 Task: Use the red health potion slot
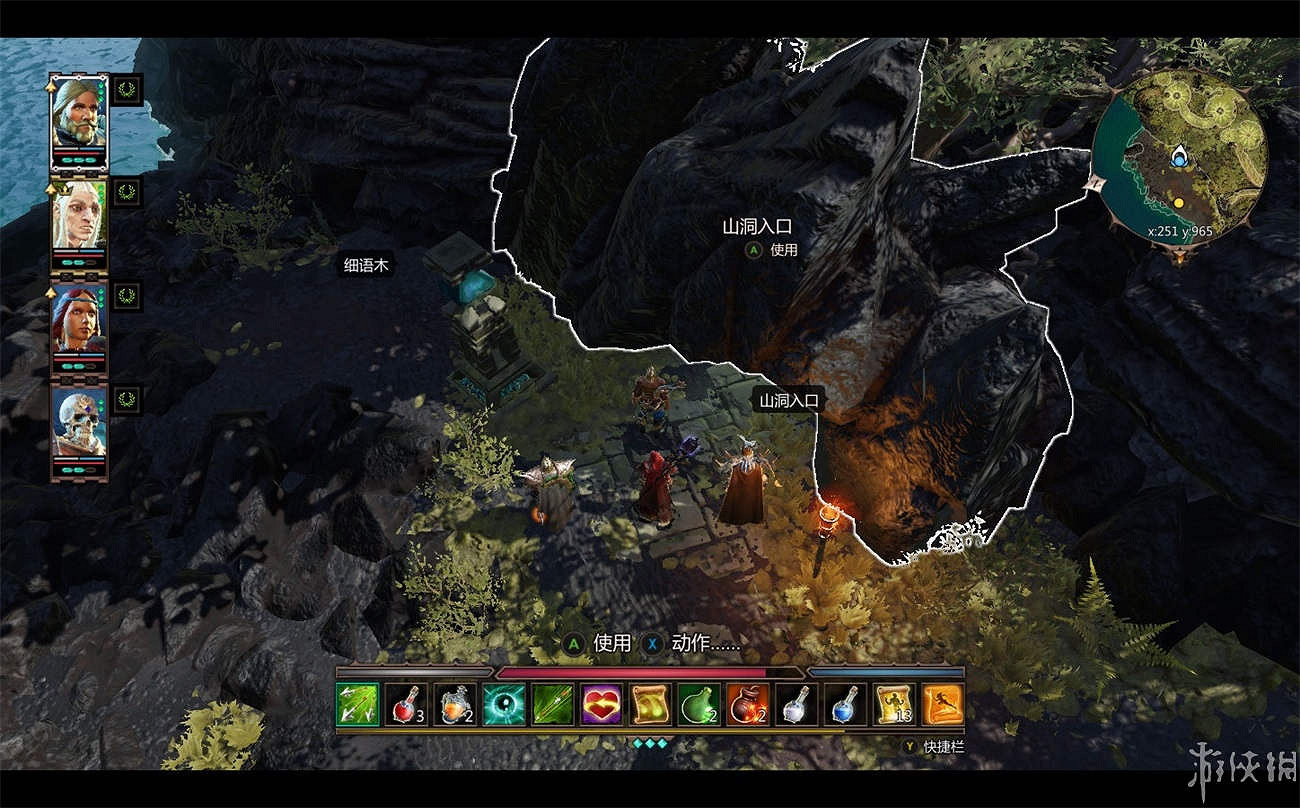coord(406,704)
